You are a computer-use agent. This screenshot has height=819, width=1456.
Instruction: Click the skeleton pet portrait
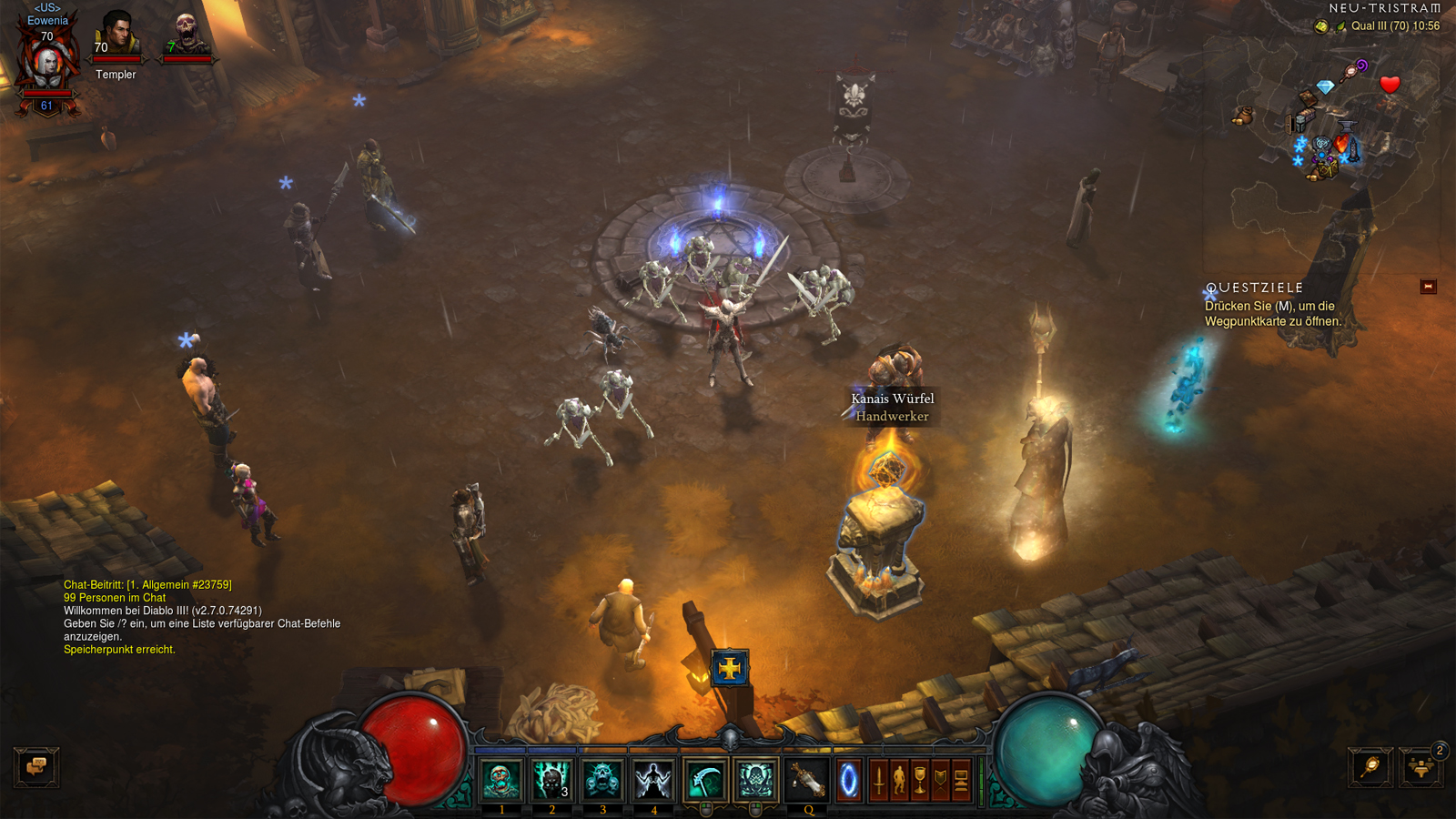coord(186,36)
